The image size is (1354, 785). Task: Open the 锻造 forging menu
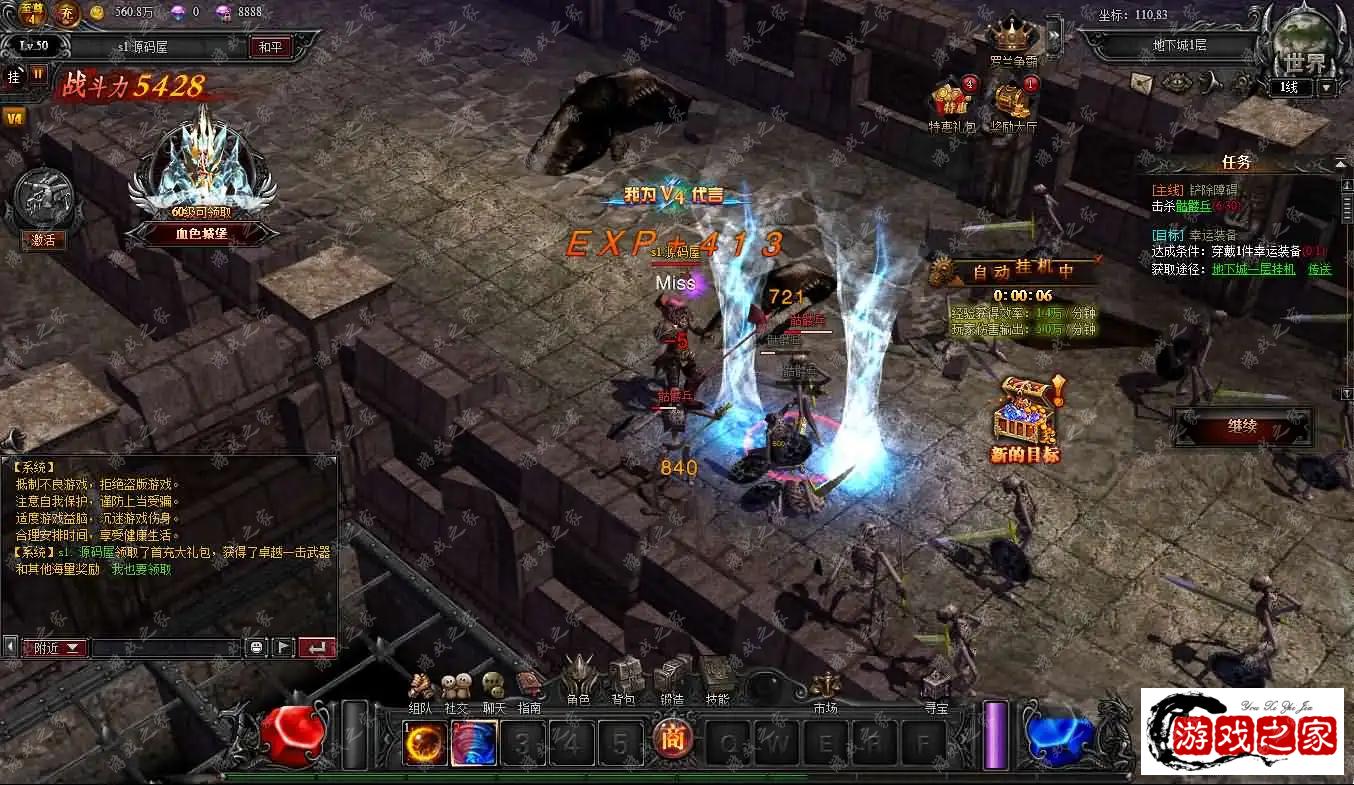pyautogui.click(x=672, y=680)
